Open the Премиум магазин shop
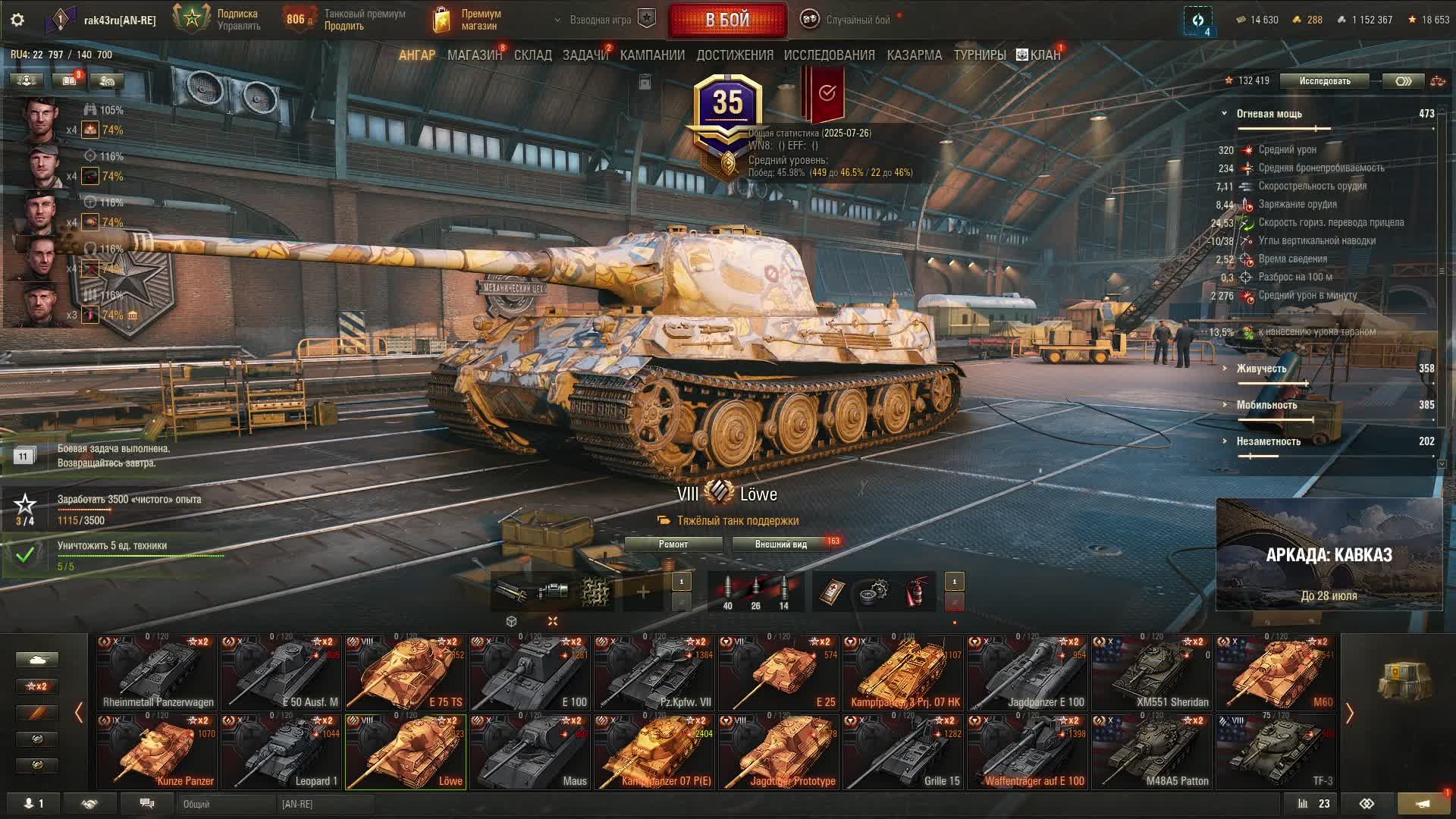1456x819 pixels. [x=467, y=20]
